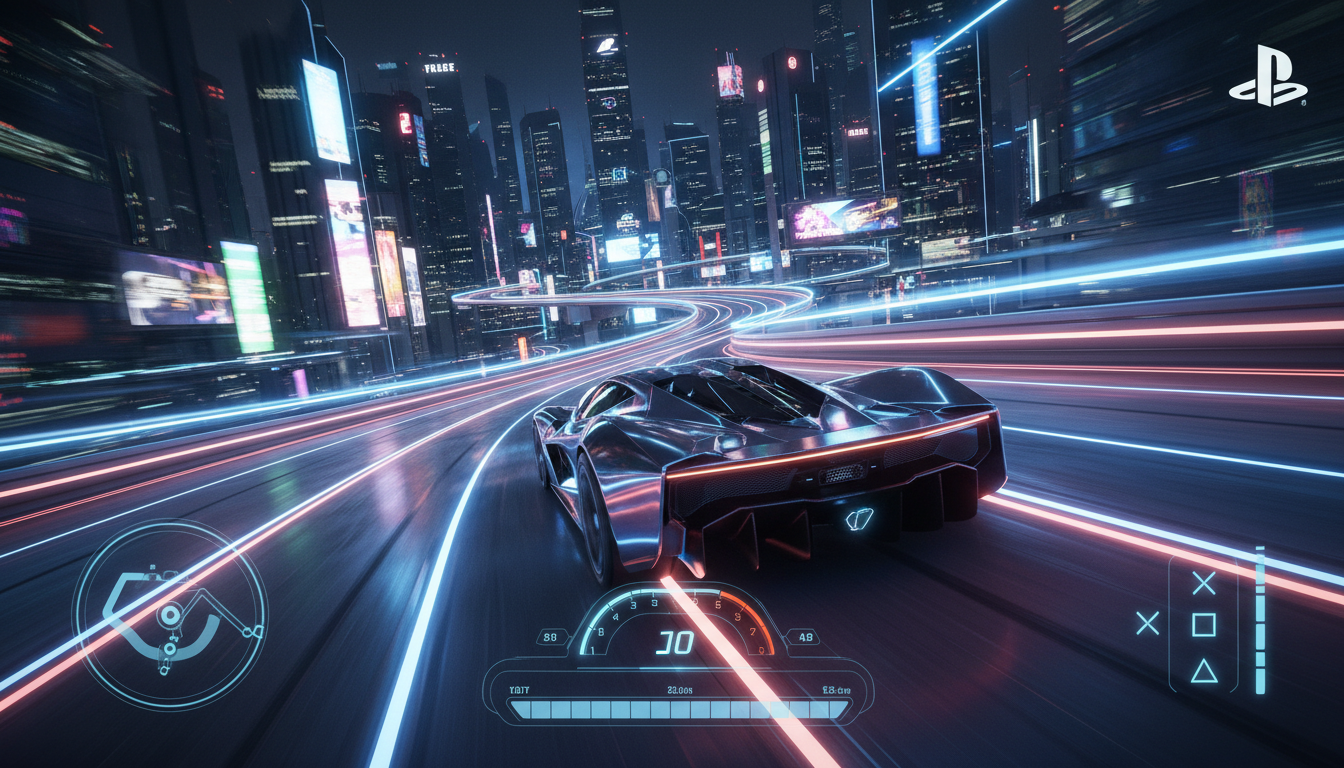The height and width of the screenshot is (768, 1344).
Task: Click the 48 indicator right of the speedometer
Action: coord(805,636)
